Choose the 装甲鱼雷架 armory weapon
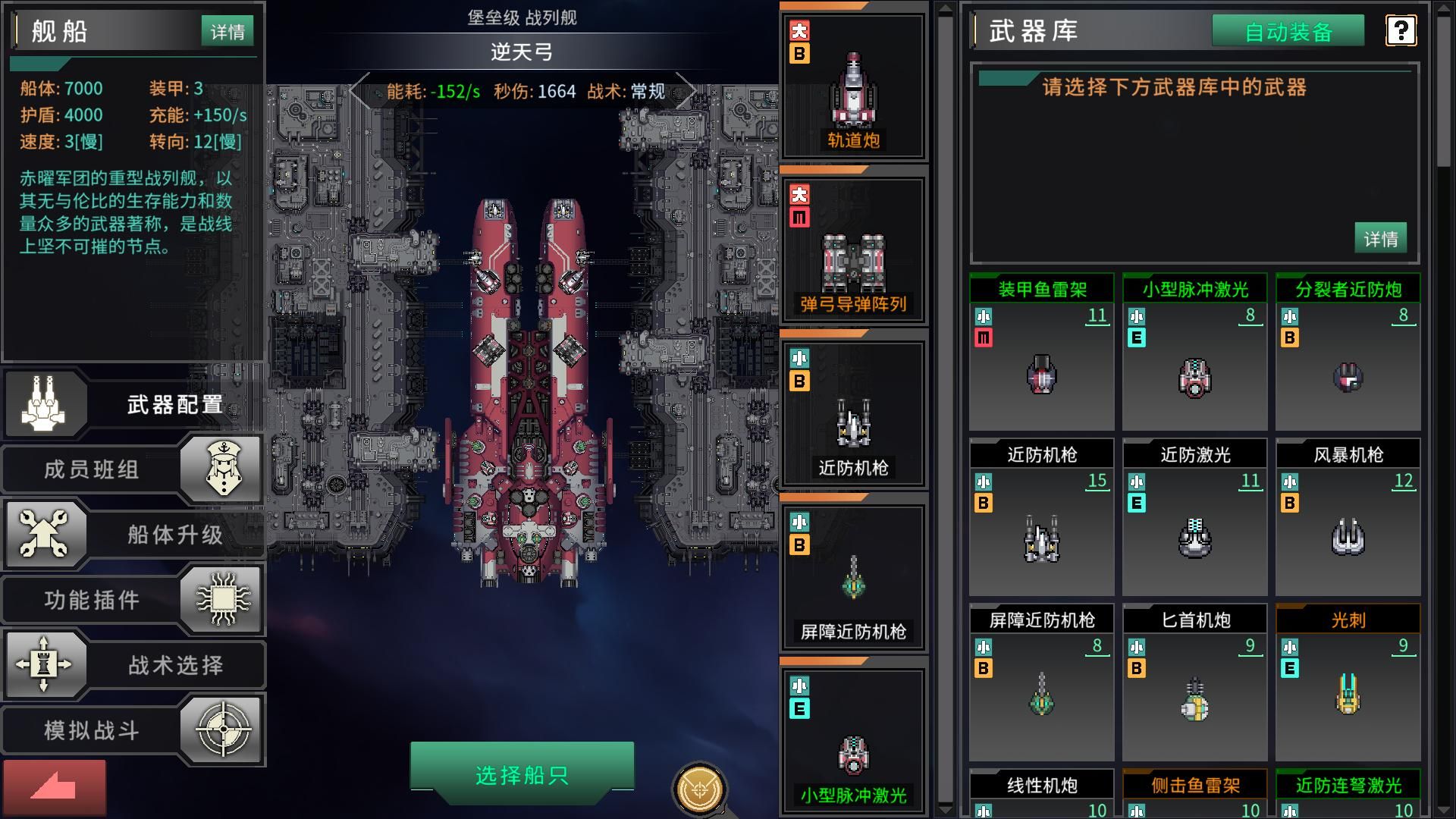This screenshot has width=1456, height=819. pyautogui.click(x=1042, y=353)
